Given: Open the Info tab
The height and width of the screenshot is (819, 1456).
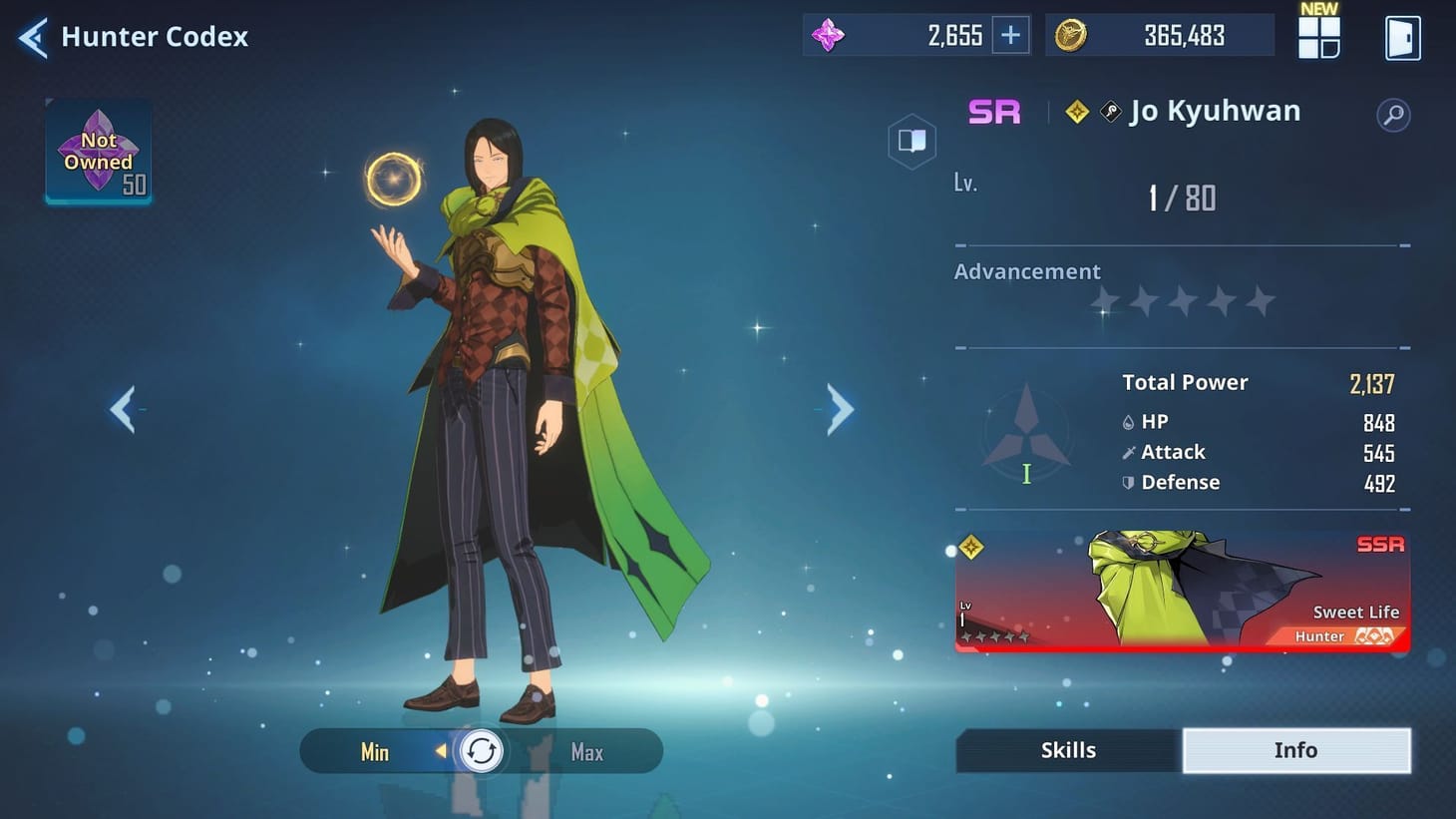Looking at the screenshot, I should click(1296, 749).
